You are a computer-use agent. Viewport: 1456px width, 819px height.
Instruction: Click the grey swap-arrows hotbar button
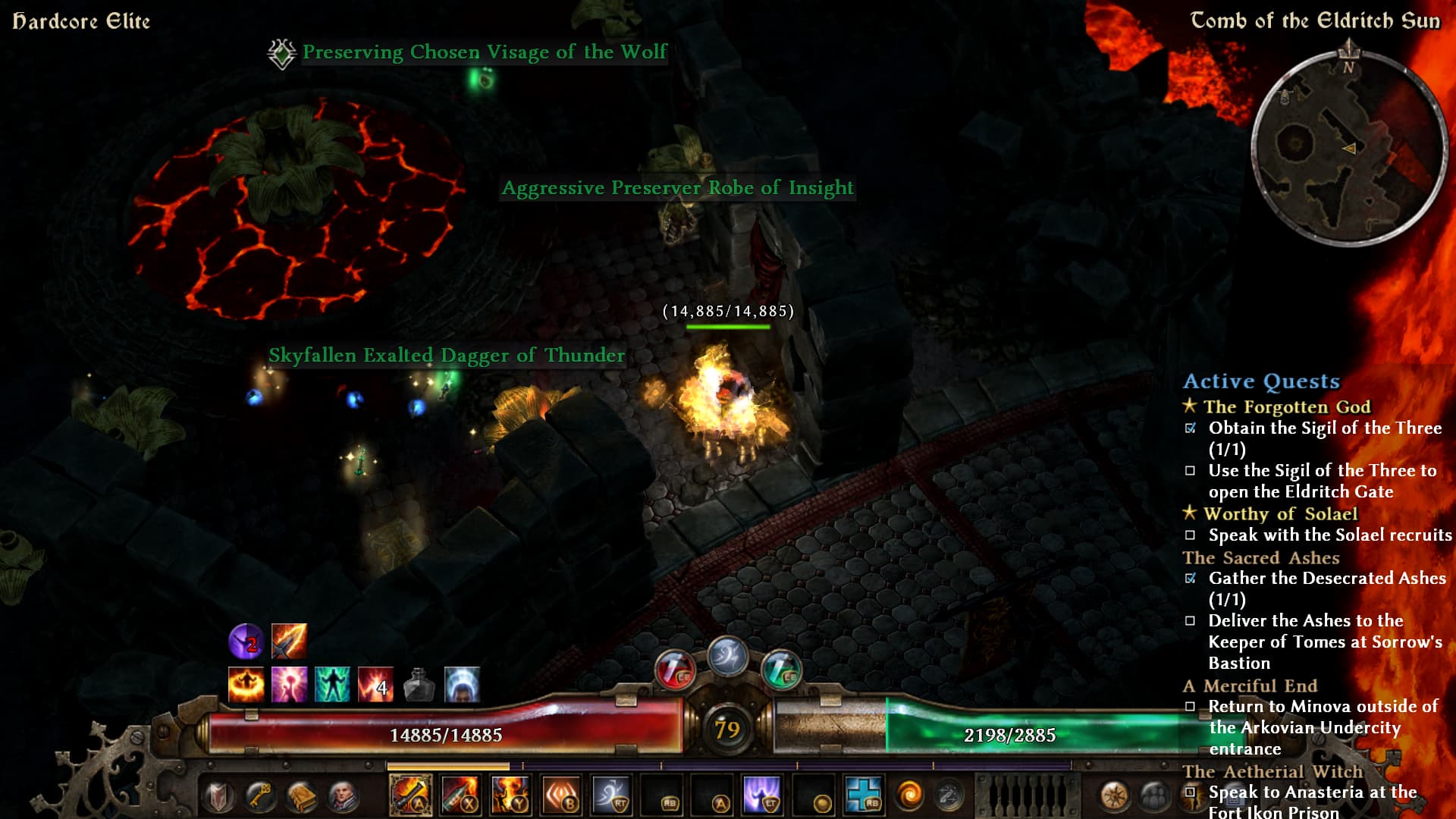(948, 795)
